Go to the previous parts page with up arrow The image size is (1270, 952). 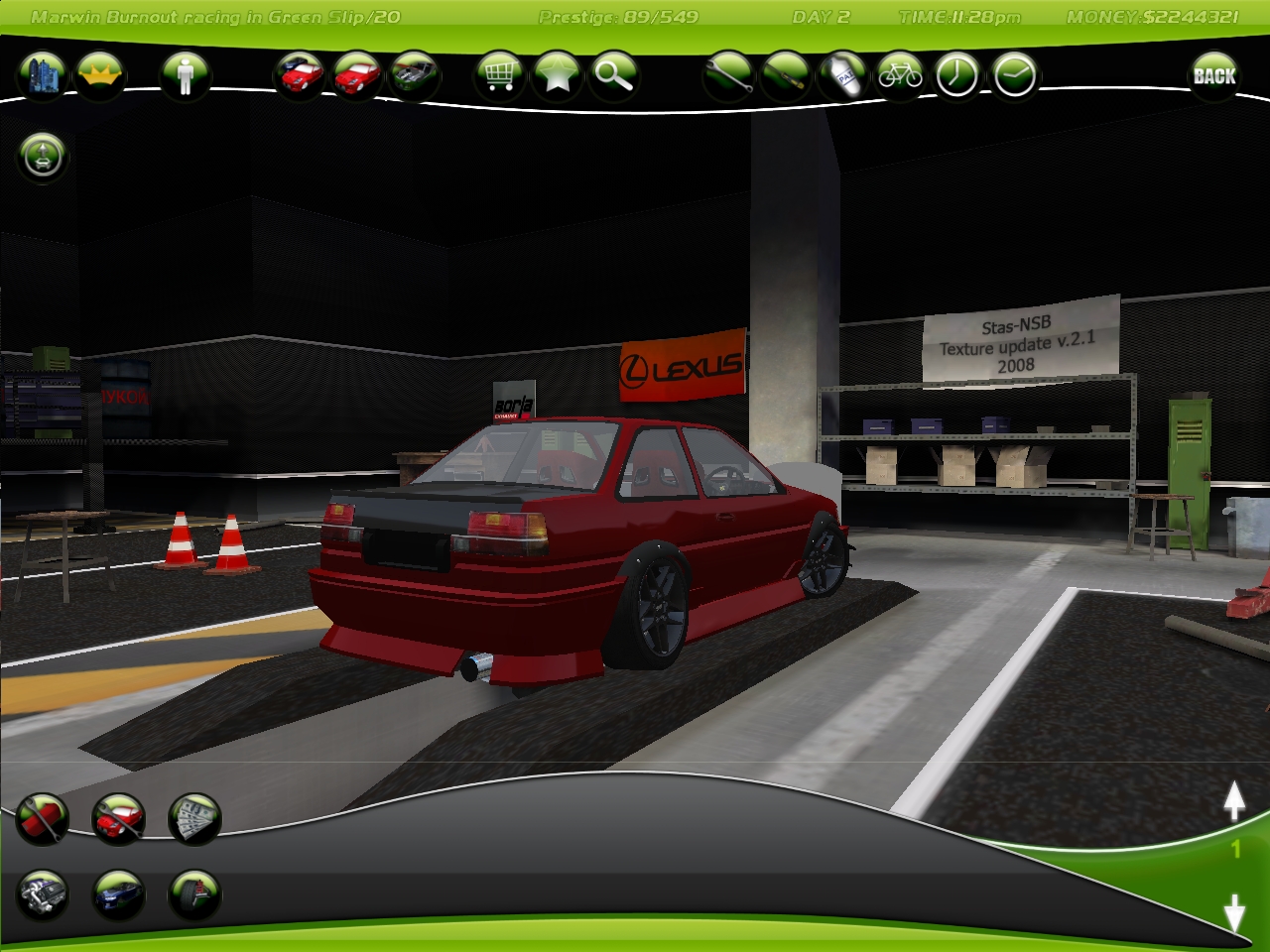tap(1233, 801)
